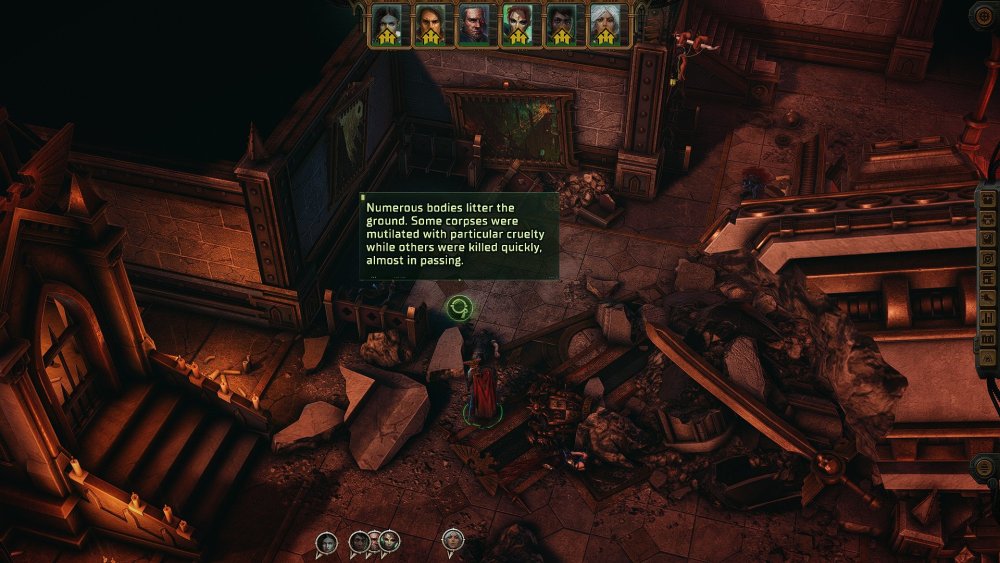1000x563 pixels.
Task: Select the dark-skinned companion's party portrait
Action: coord(562,24)
